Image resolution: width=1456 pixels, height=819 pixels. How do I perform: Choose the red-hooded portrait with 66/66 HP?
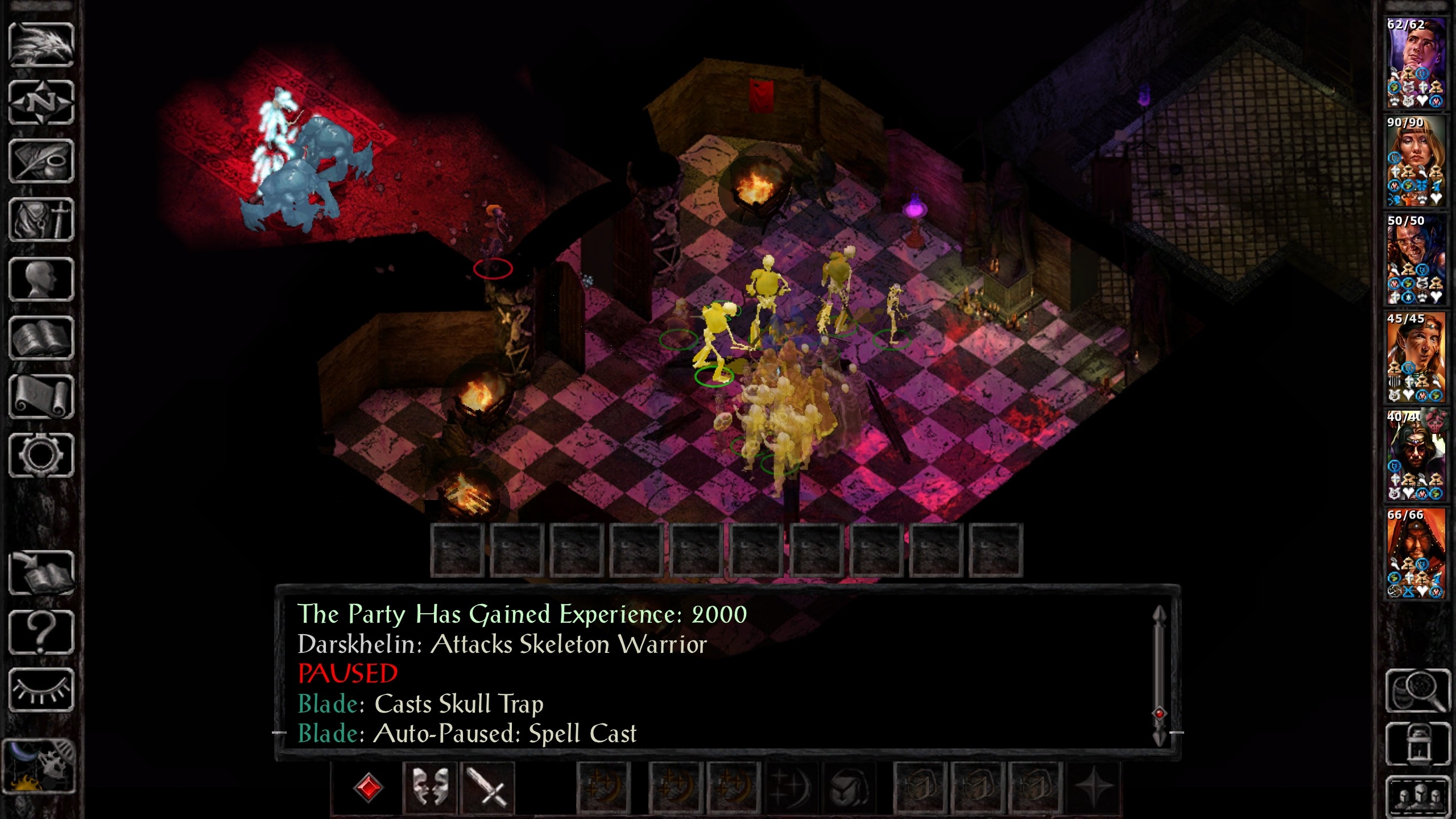click(x=1416, y=553)
